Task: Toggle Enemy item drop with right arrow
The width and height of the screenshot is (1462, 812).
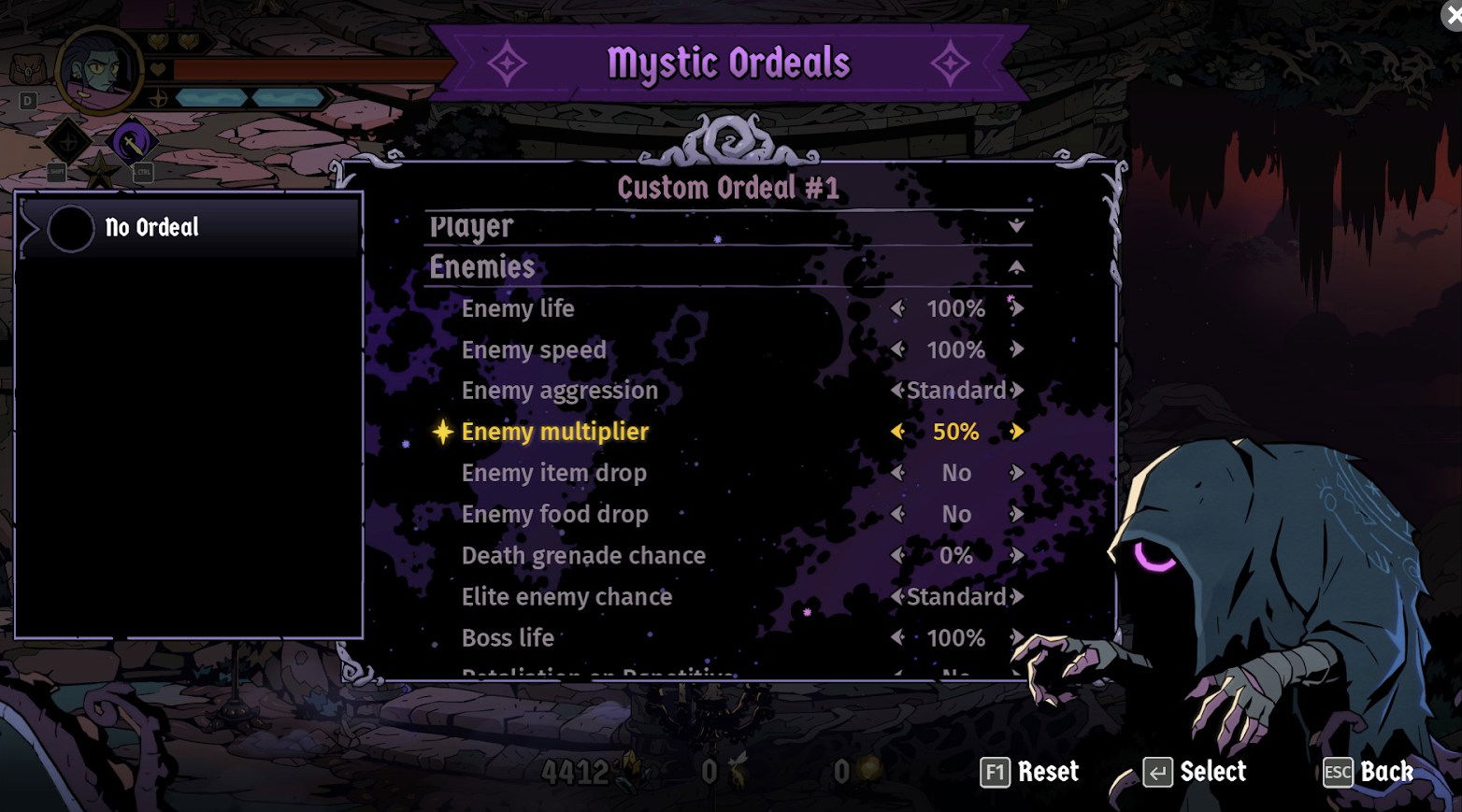Action: pyautogui.click(x=1017, y=473)
